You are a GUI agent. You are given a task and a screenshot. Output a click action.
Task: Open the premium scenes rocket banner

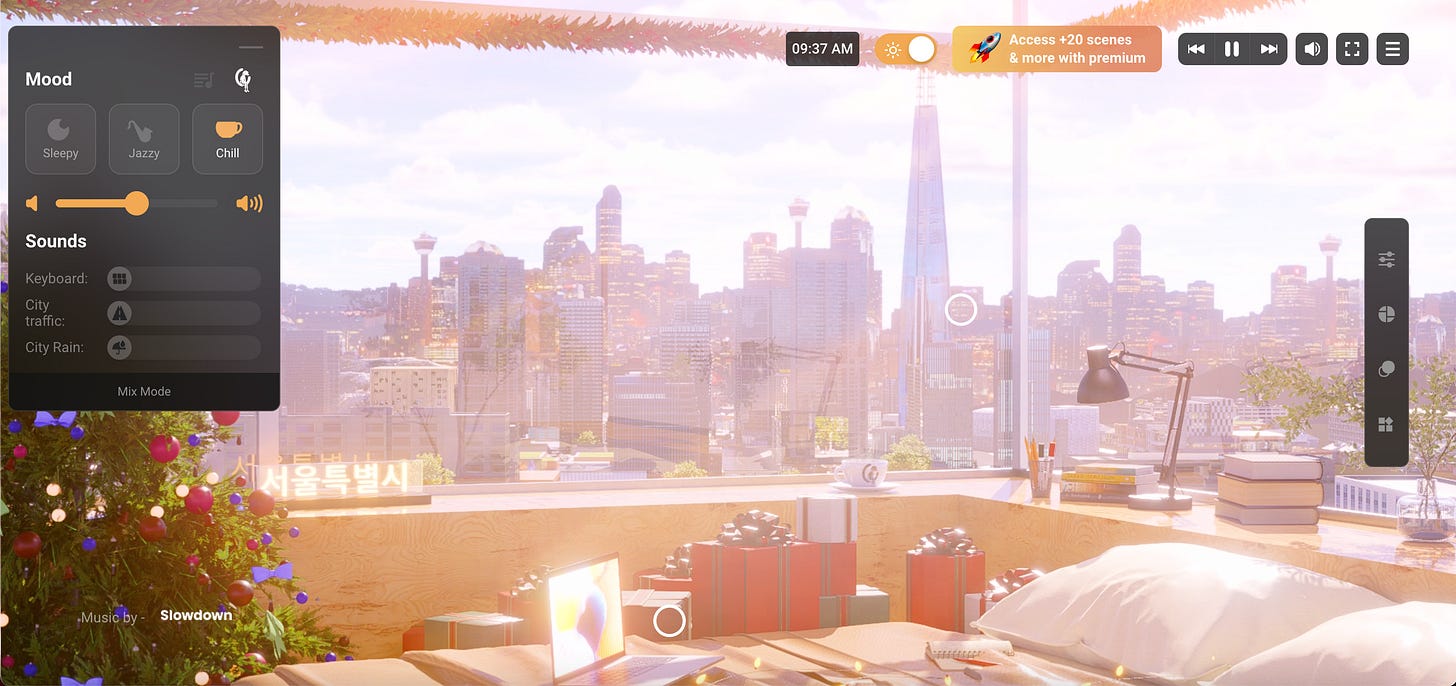click(x=1057, y=49)
